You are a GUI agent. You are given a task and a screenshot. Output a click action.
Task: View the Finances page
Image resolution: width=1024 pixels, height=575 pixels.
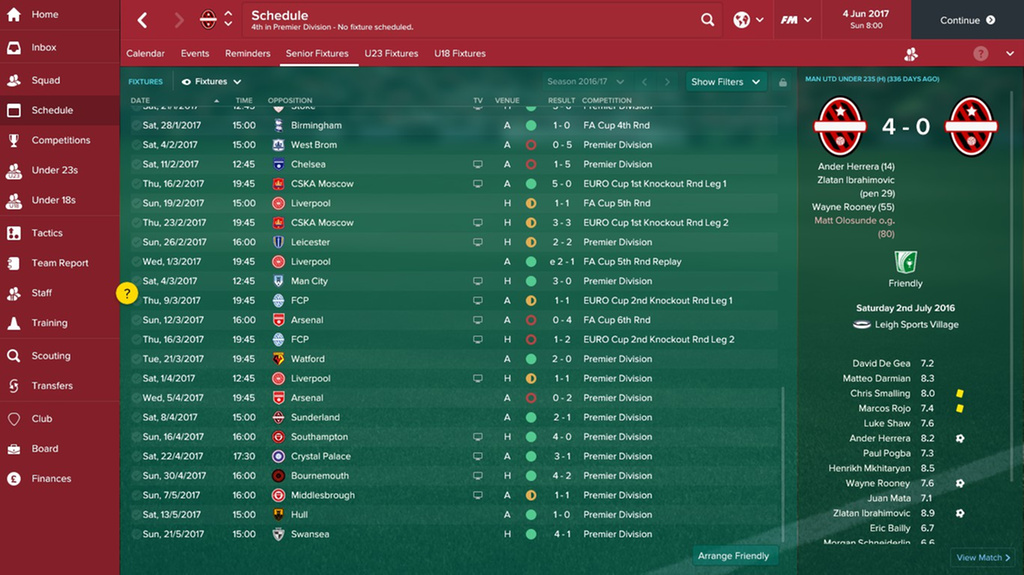(x=51, y=479)
